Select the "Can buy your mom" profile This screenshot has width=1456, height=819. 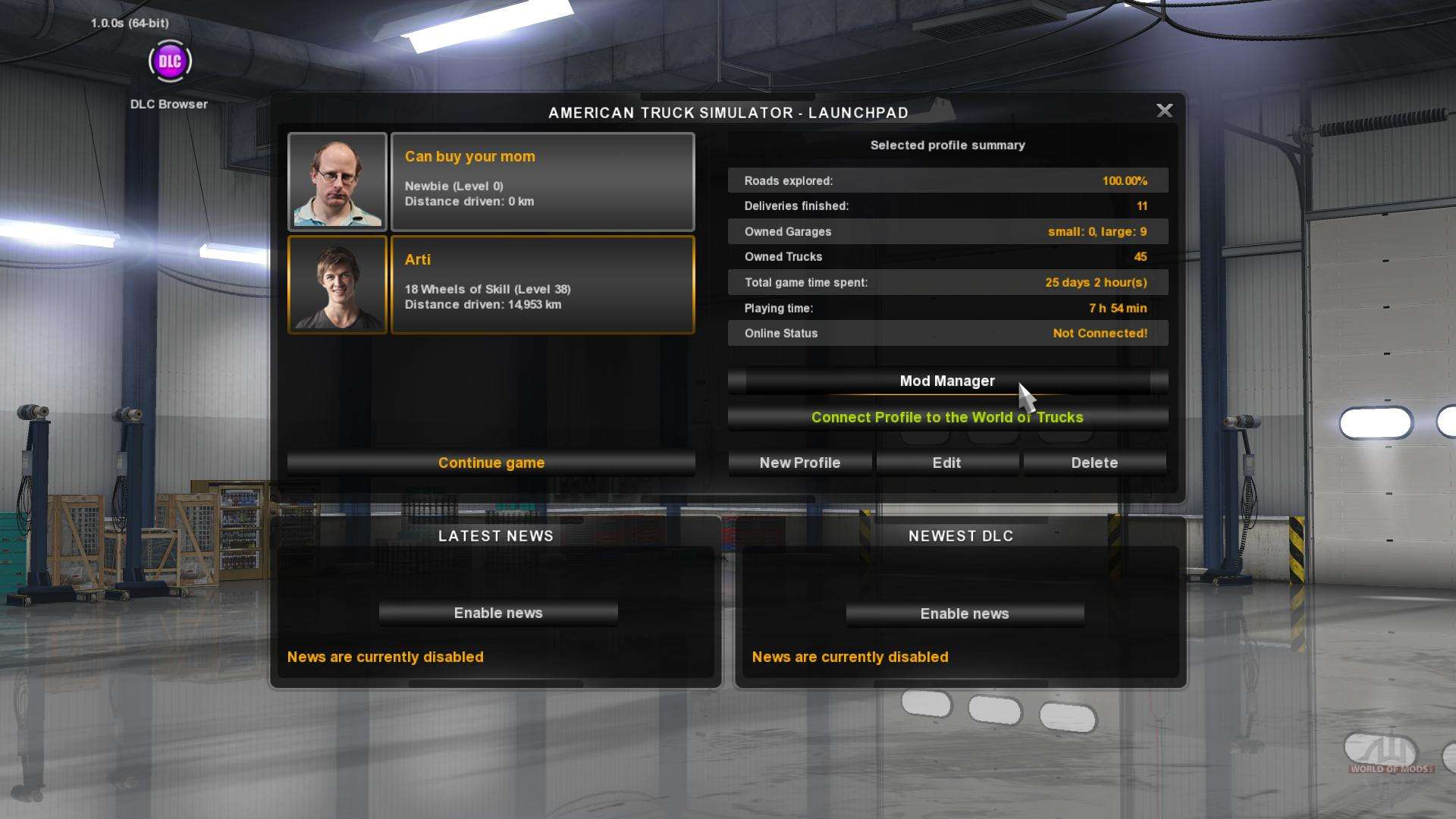(542, 182)
